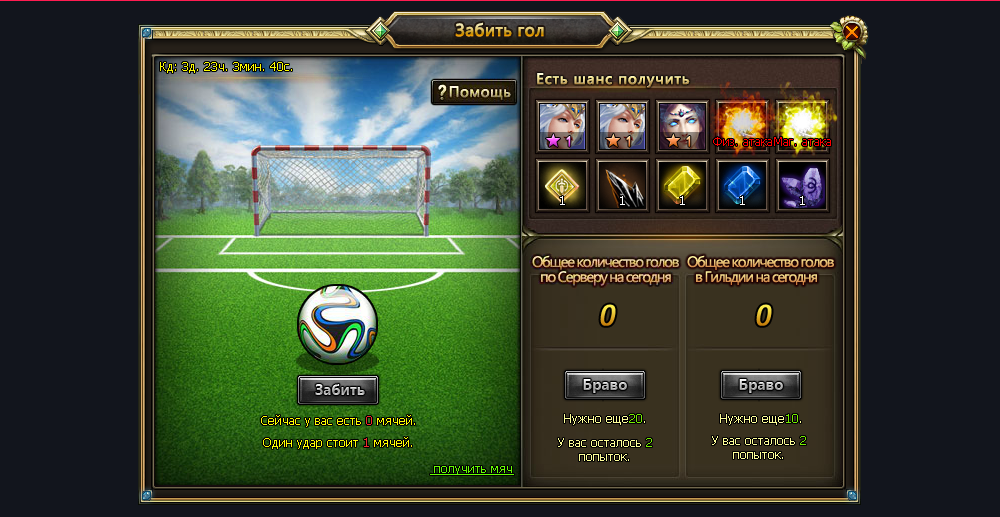Image resolution: width=1000 pixels, height=517 pixels.
Task: Select the orange-star white-haired heroine reward
Action: pyautogui.click(x=622, y=126)
